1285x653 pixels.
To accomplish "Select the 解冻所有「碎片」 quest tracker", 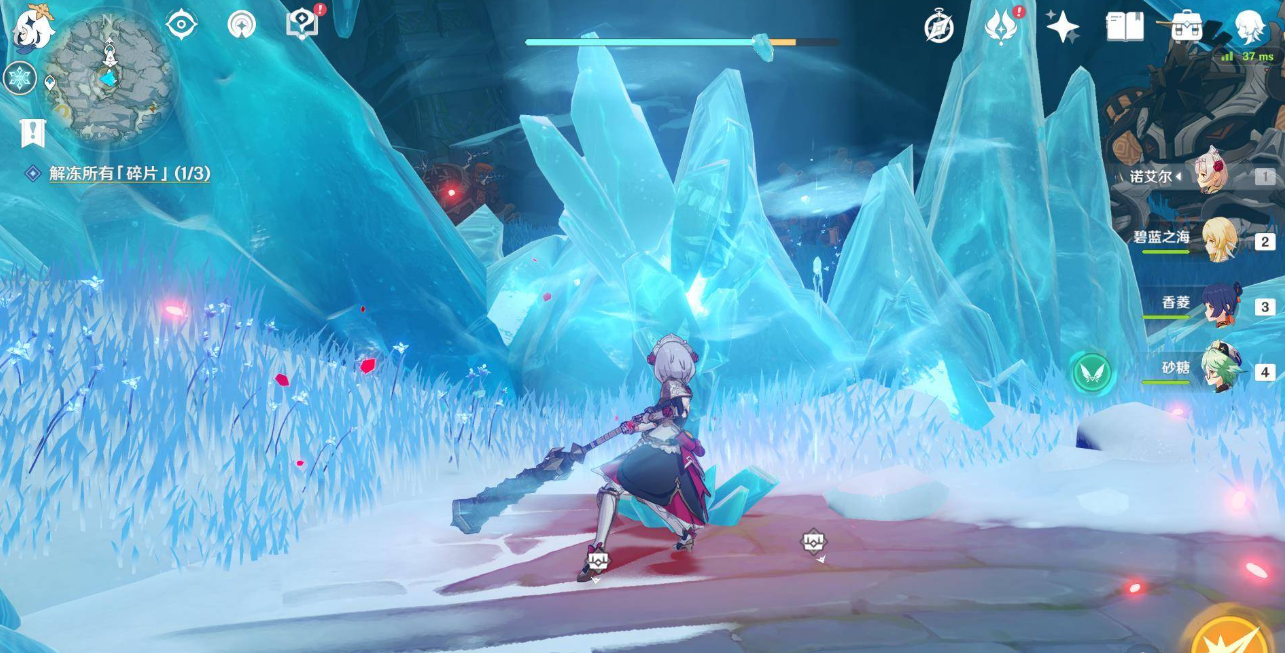I will 130,174.
